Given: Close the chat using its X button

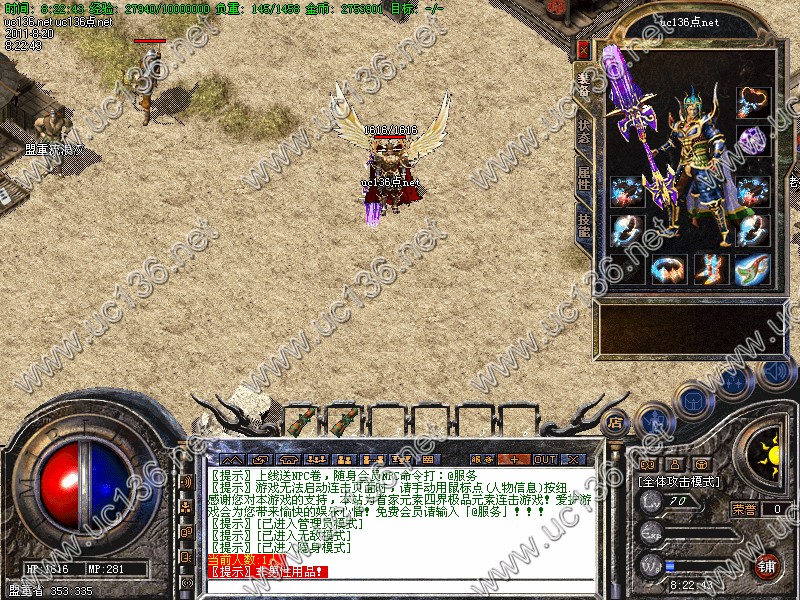Looking at the screenshot, I should coord(573,459).
